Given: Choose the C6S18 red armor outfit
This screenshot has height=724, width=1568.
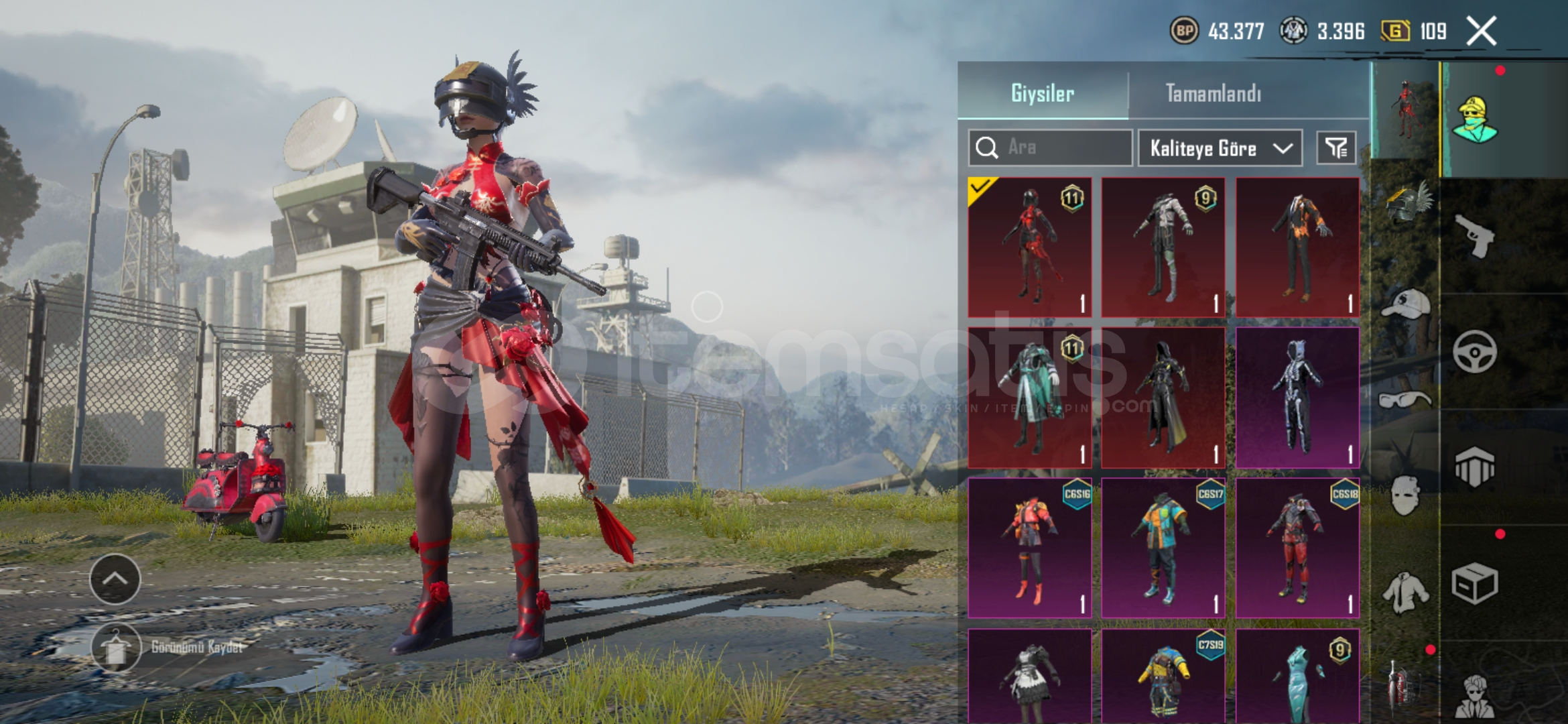Looking at the screenshot, I should tap(1297, 548).
